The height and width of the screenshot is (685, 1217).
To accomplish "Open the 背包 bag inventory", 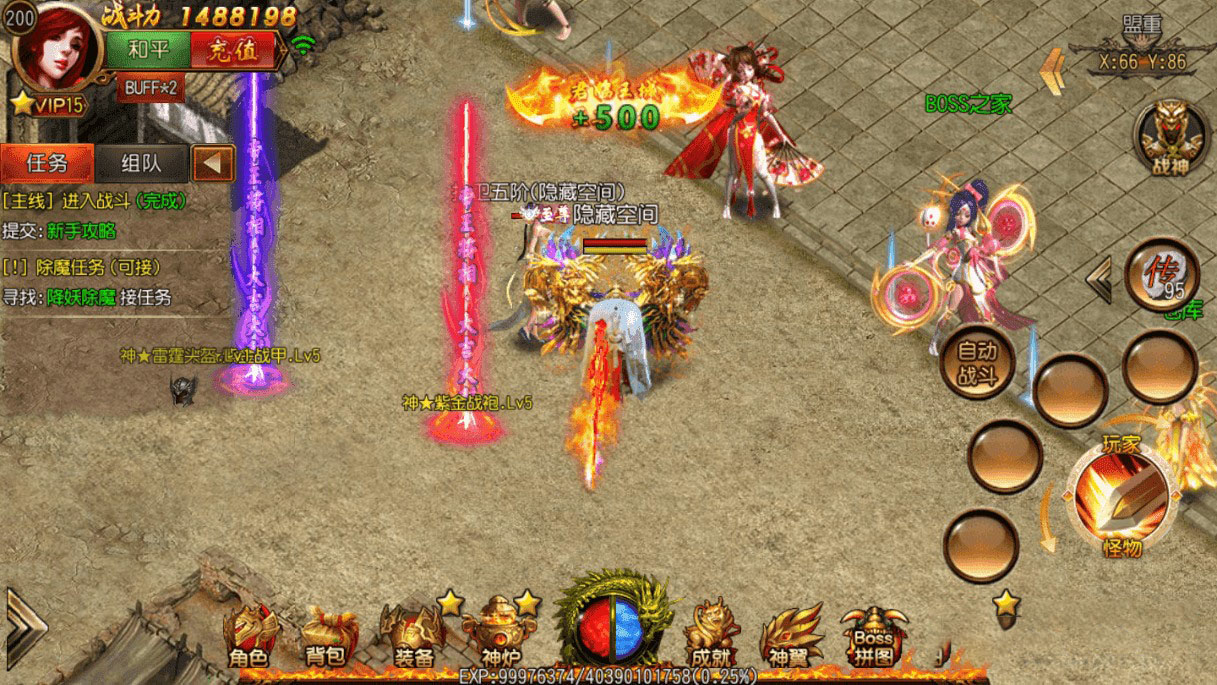I will pyautogui.click(x=328, y=636).
